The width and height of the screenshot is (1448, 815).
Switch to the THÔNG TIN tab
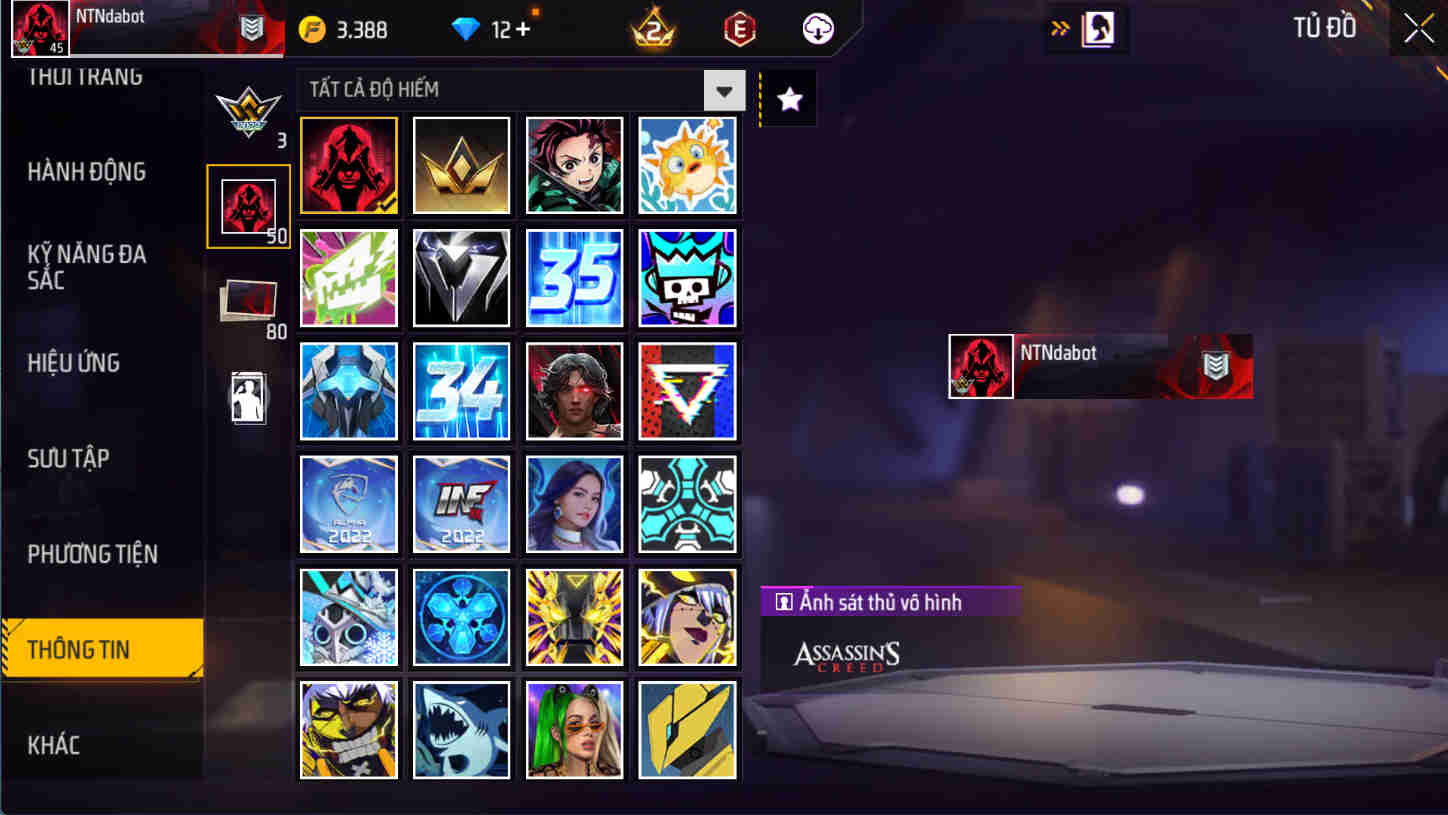pyautogui.click(x=100, y=649)
